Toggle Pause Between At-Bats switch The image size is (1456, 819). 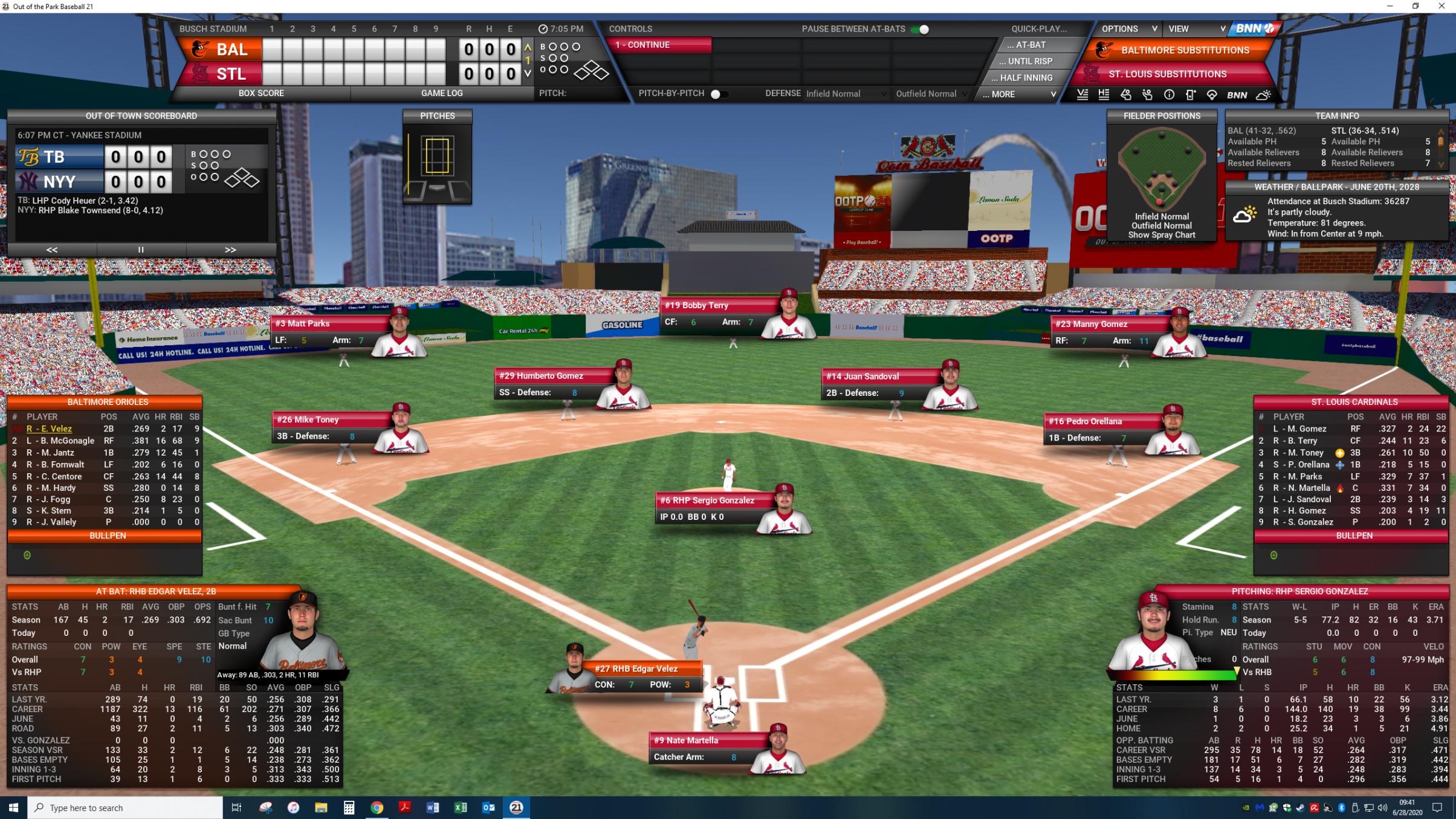coord(921,29)
